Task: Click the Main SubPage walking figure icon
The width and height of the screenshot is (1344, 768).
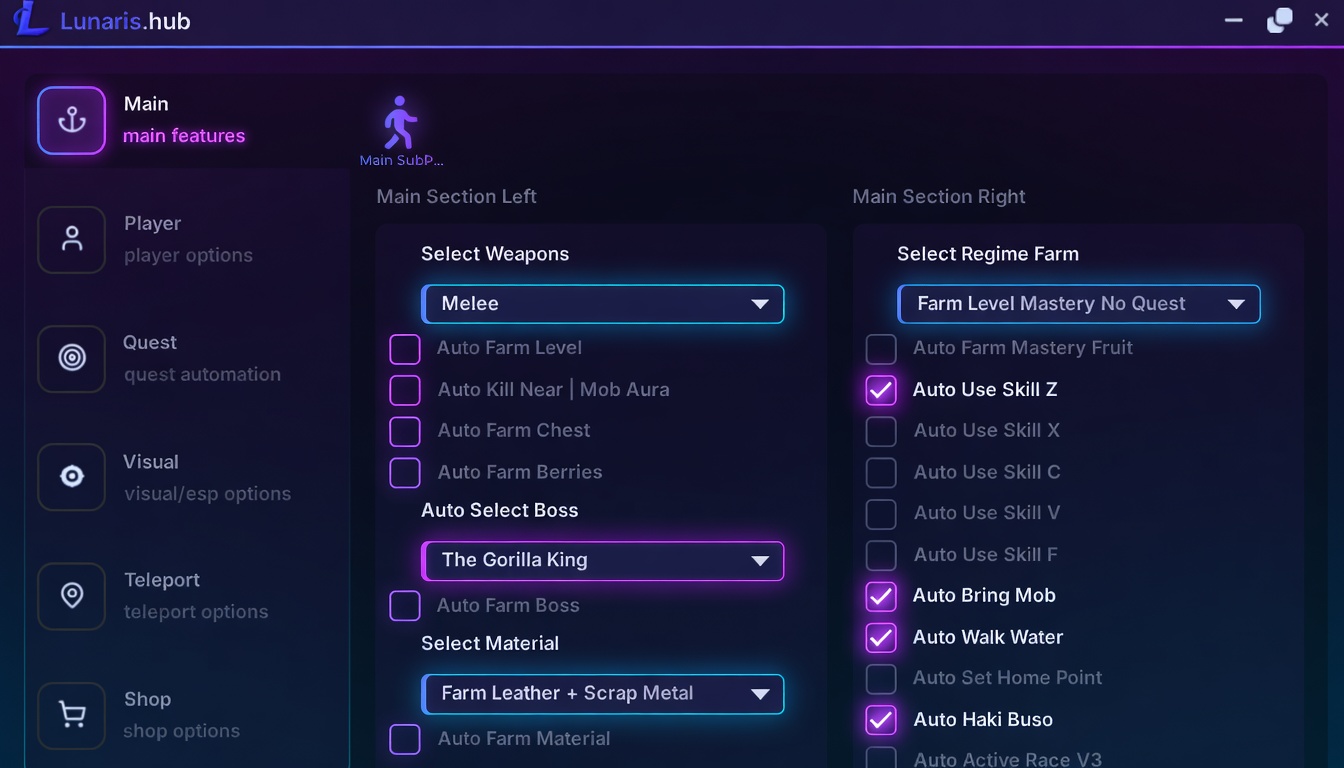Action: tap(400, 124)
